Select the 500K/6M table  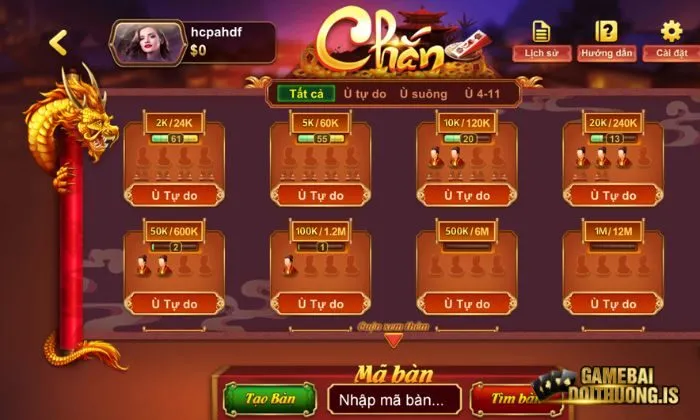pyautogui.click(x=467, y=270)
